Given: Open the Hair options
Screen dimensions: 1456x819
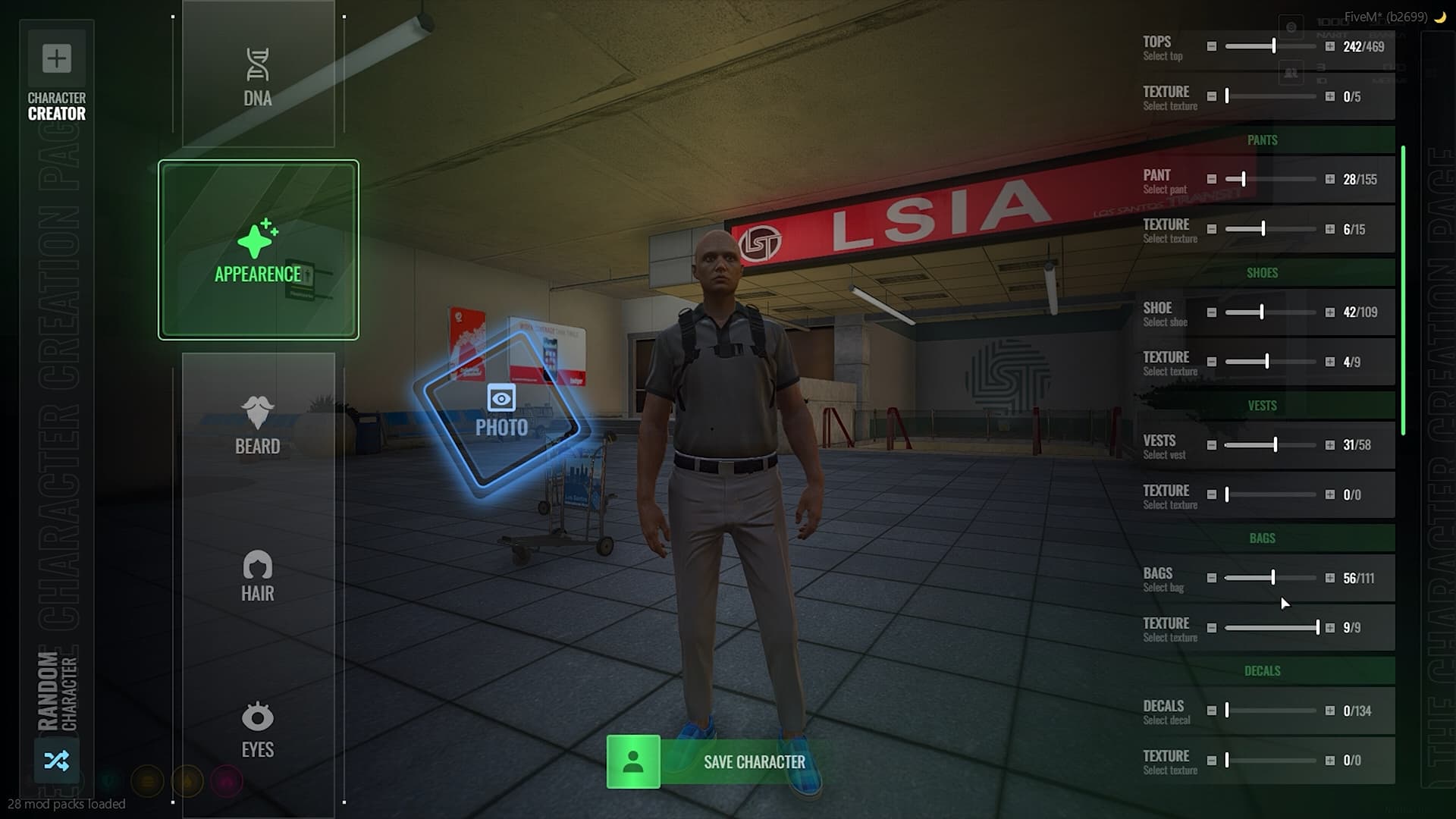Looking at the screenshot, I should pos(258,576).
